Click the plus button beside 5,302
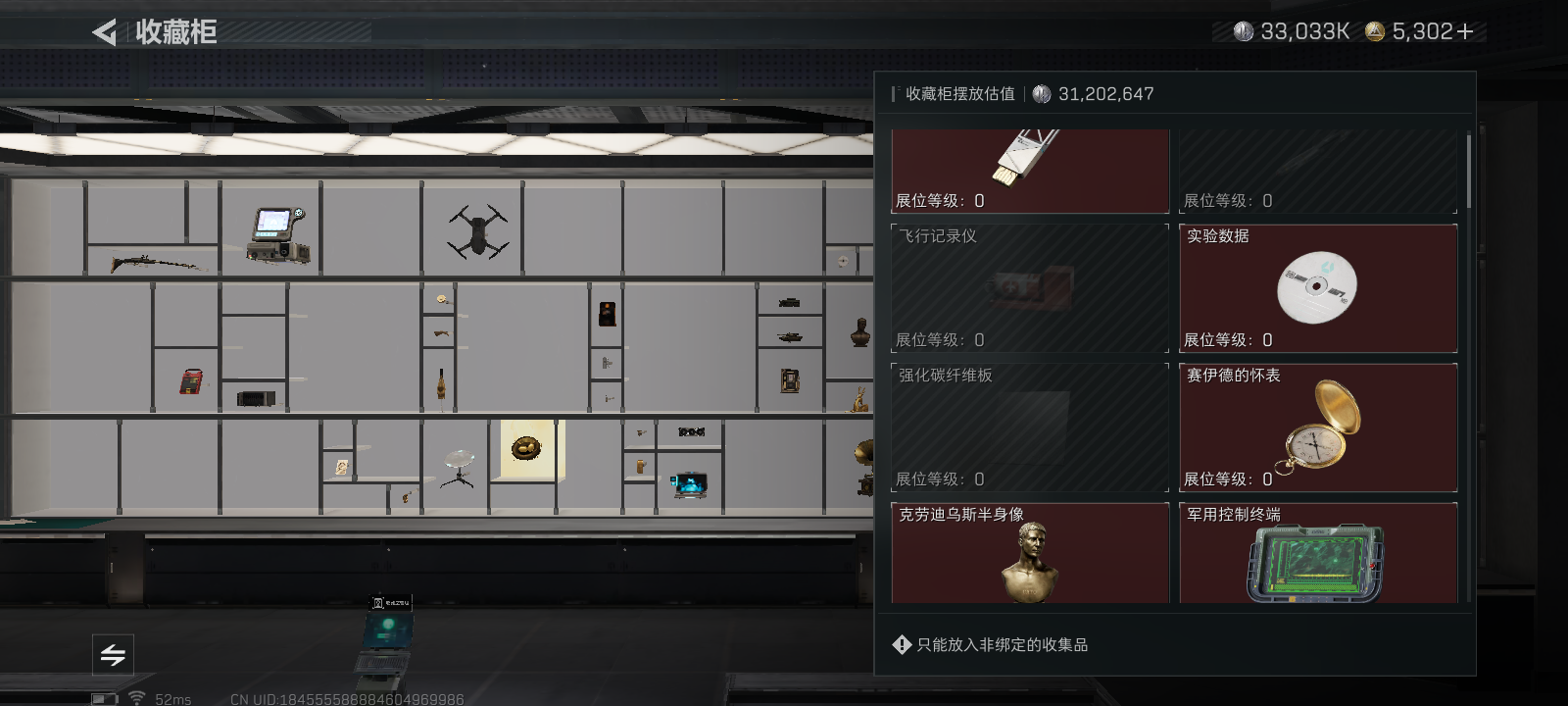 (x=1464, y=30)
